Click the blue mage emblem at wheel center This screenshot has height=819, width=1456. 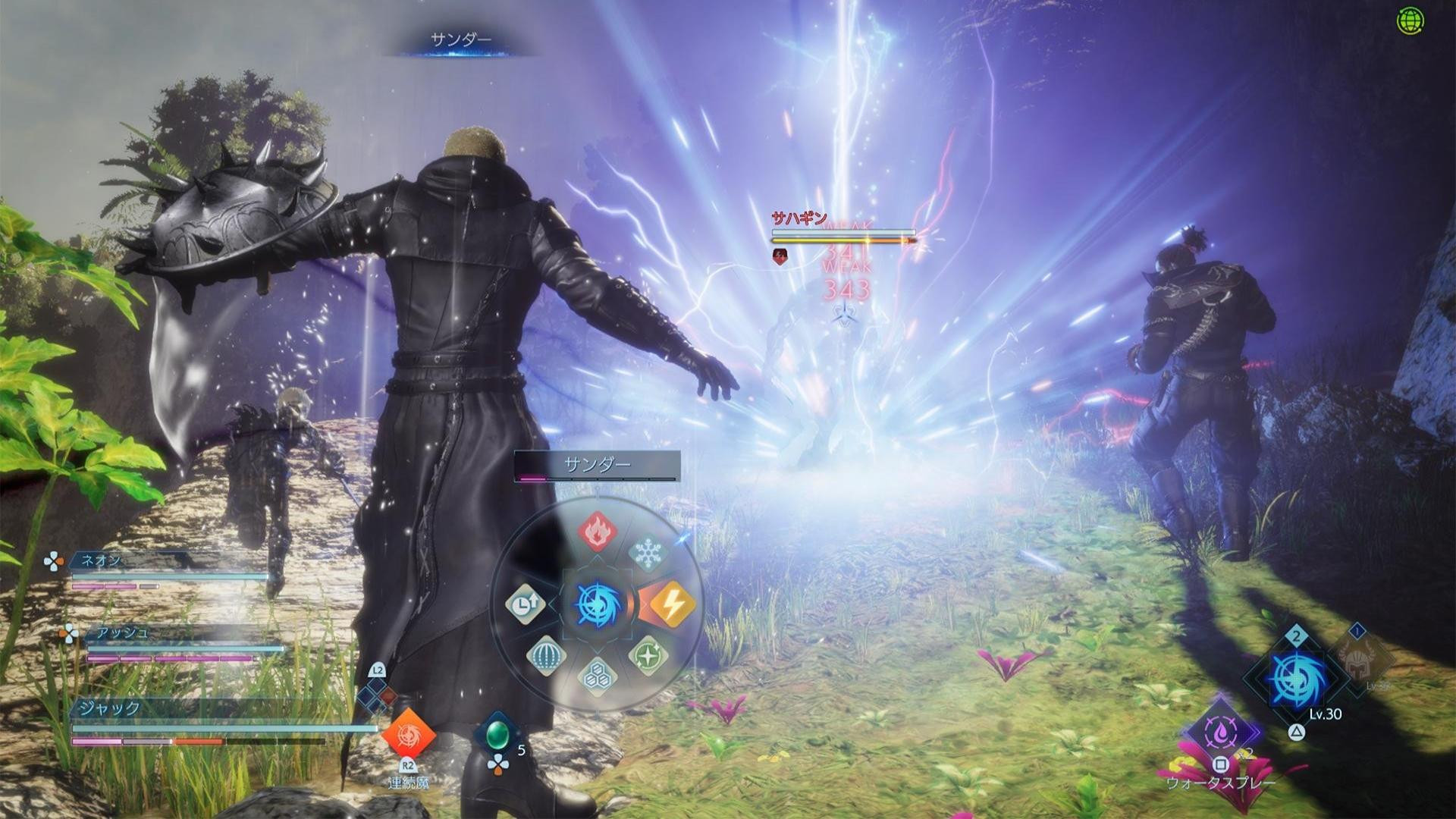(x=598, y=605)
